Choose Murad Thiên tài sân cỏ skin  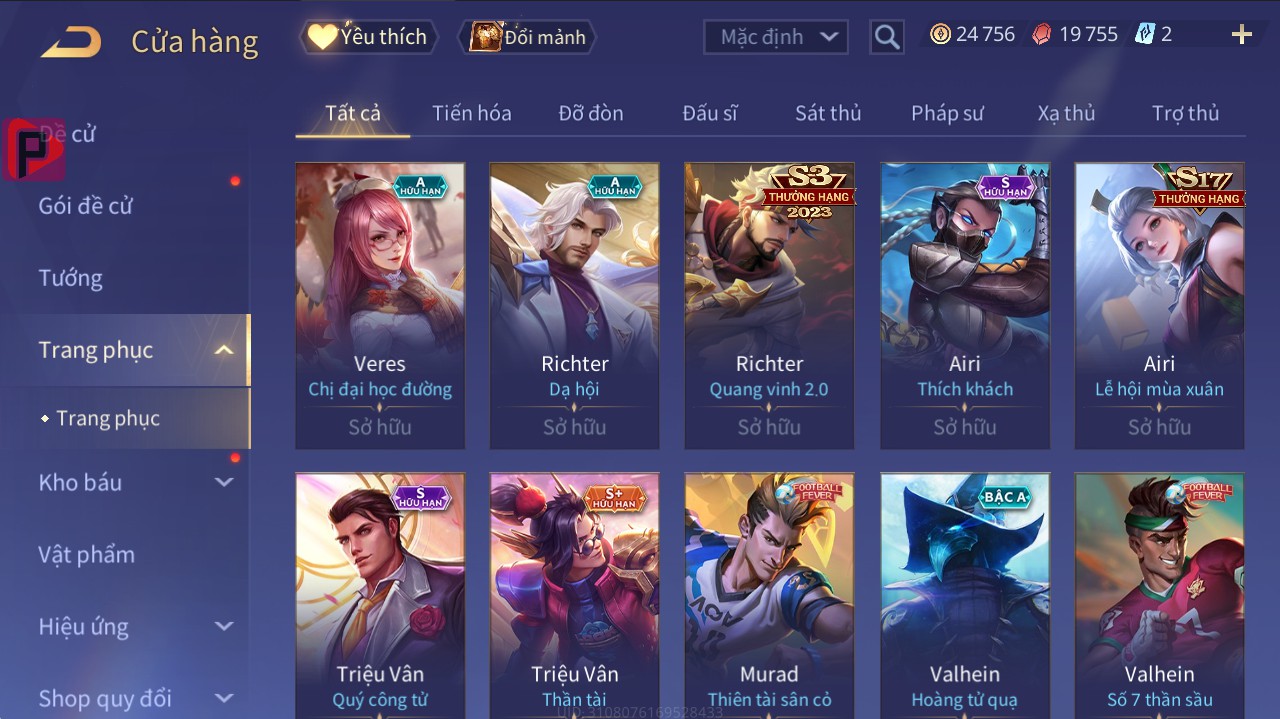tap(769, 595)
